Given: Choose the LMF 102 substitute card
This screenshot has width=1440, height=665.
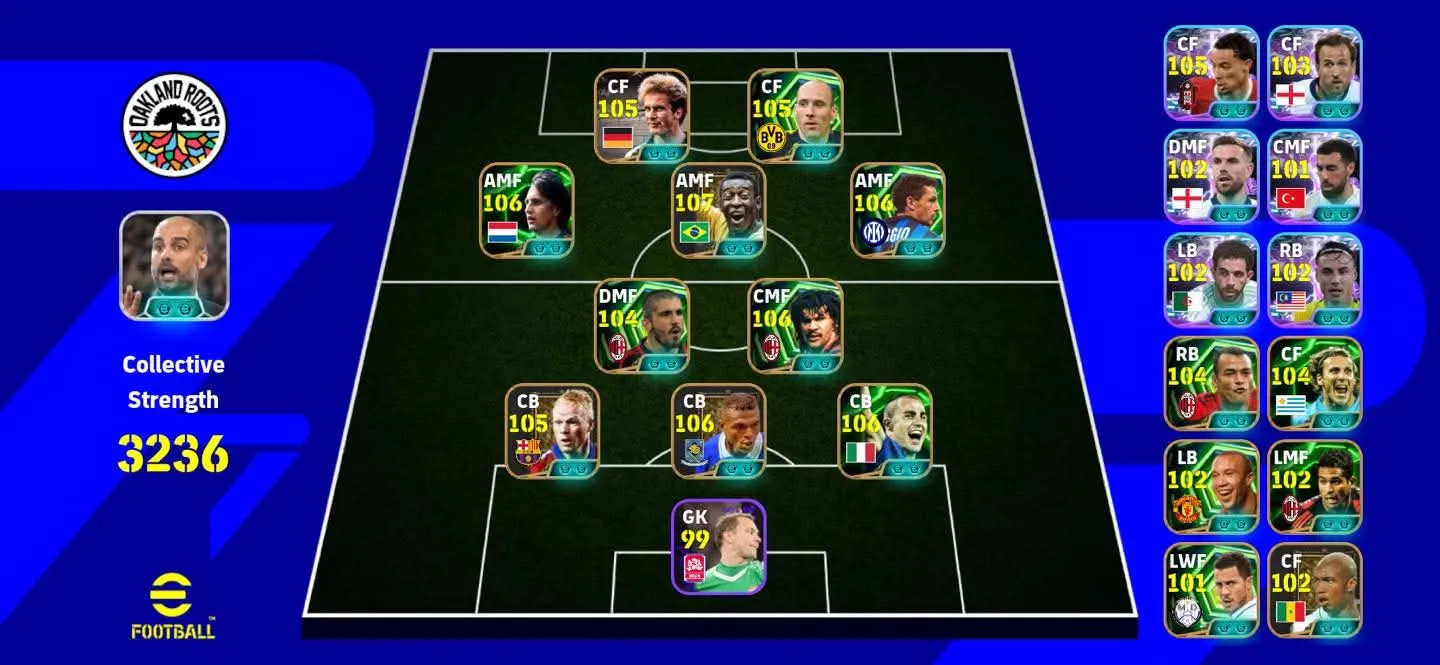Looking at the screenshot, I should pyautogui.click(x=1315, y=486).
